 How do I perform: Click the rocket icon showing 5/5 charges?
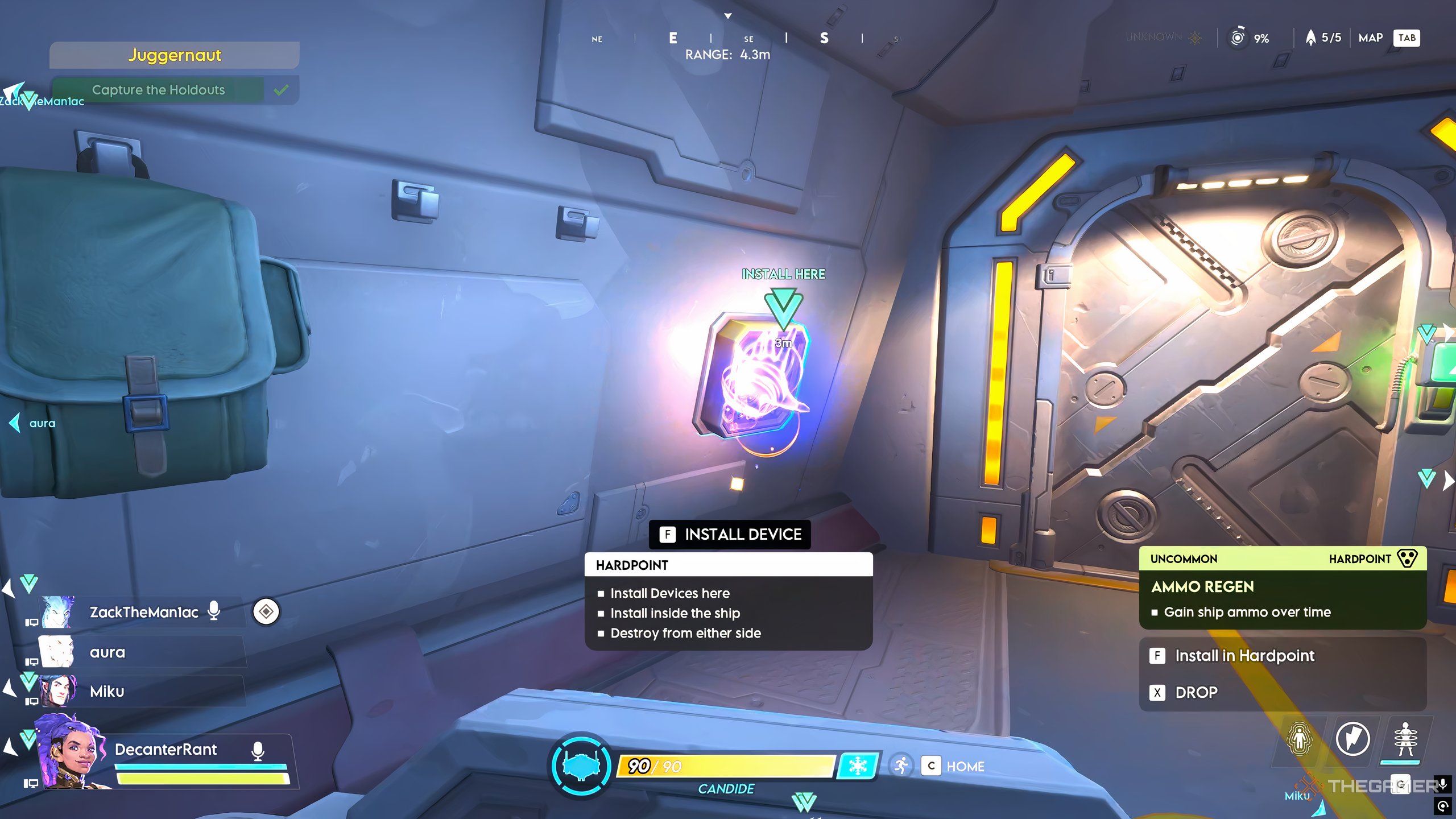(1310, 38)
